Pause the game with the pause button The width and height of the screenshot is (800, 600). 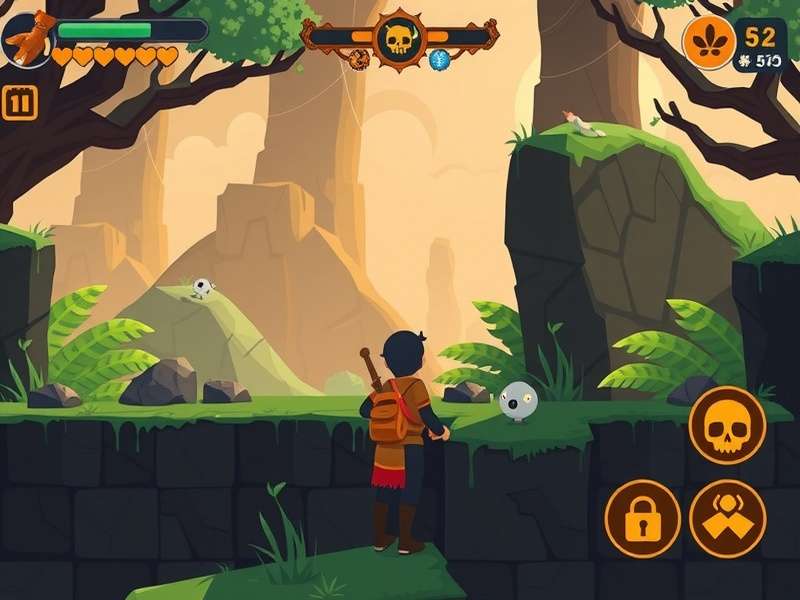point(19,103)
